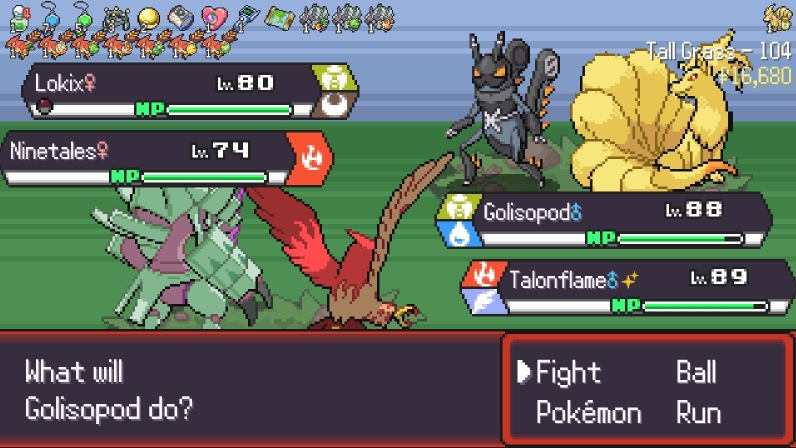Click the green potion flask icon
The width and height of the screenshot is (796, 448).
pyautogui.click(x=17, y=17)
